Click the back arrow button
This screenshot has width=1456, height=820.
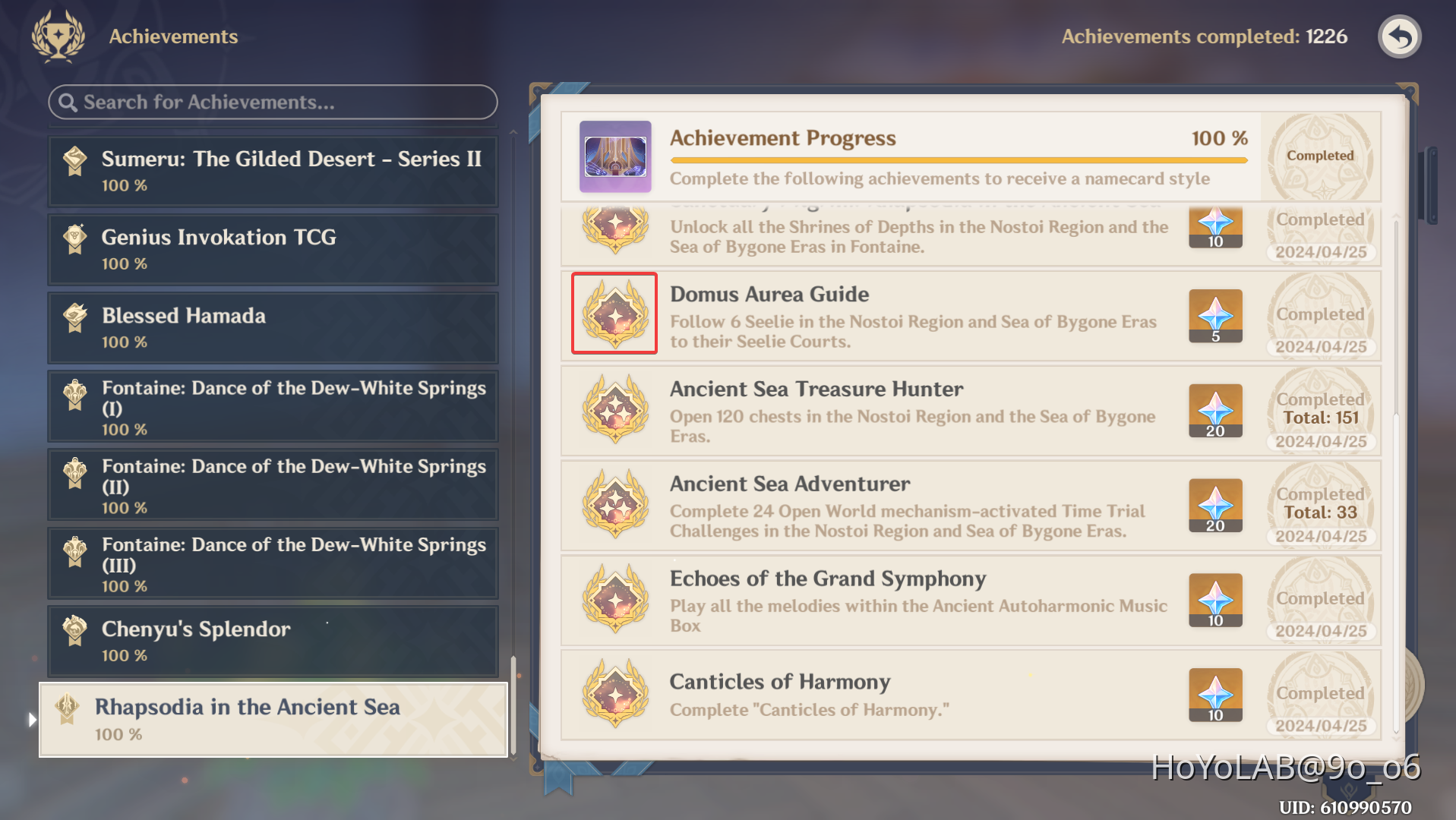pos(1399,36)
